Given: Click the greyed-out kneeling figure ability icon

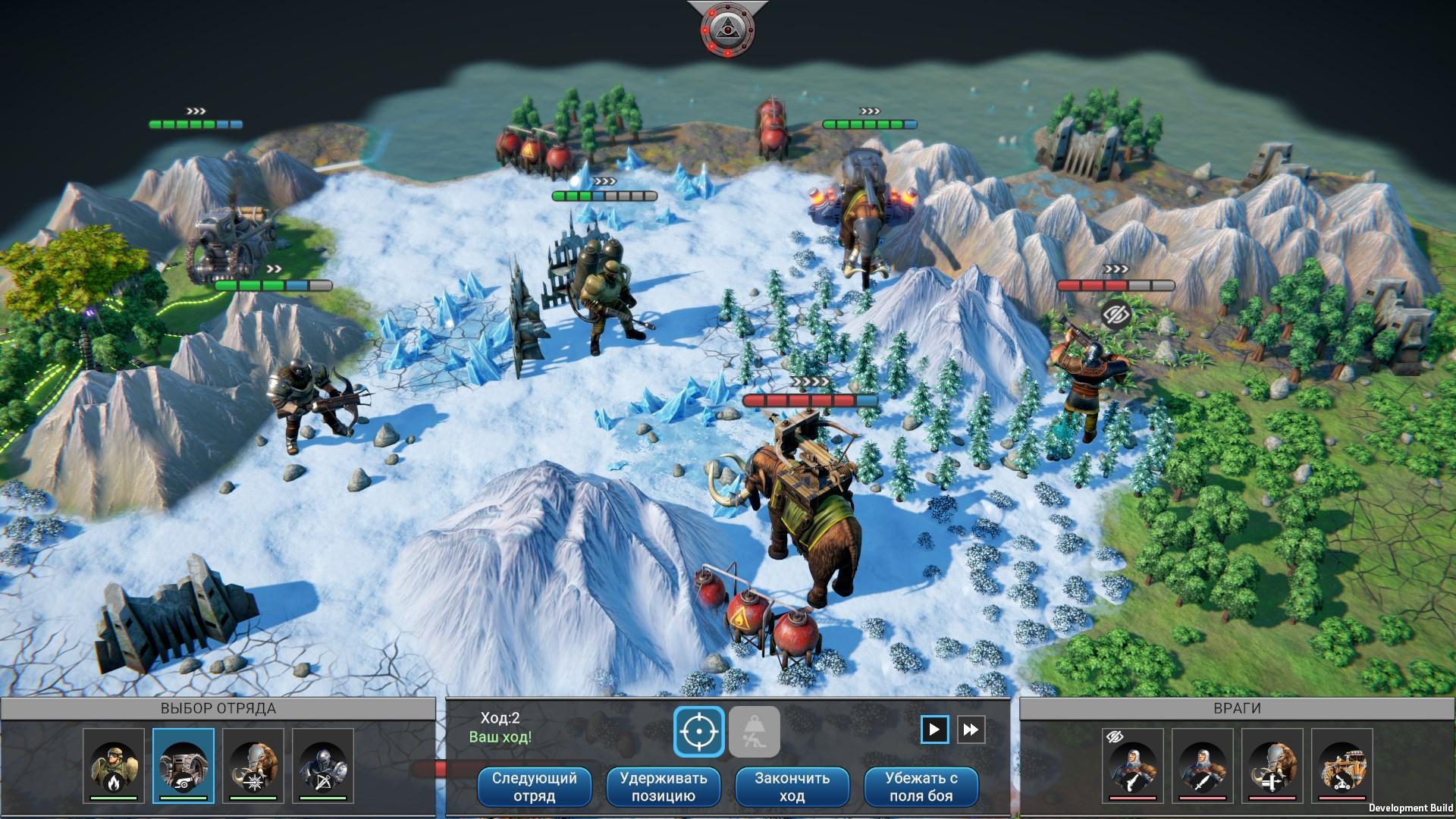Looking at the screenshot, I should click(754, 732).
